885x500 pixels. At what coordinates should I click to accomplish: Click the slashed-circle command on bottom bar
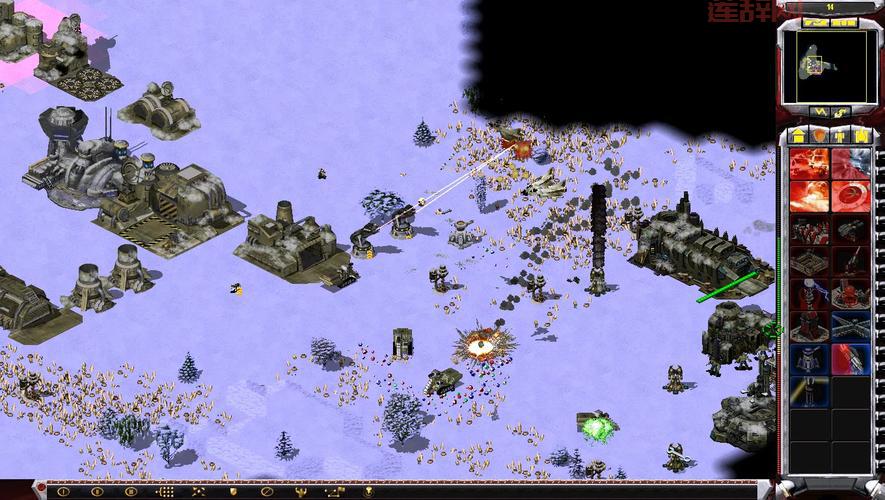(x=267, y=491)
